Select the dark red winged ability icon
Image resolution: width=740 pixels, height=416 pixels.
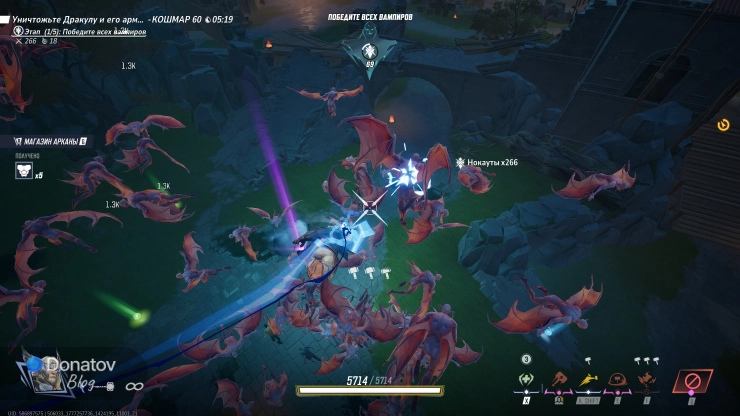[x=647, y=380]
